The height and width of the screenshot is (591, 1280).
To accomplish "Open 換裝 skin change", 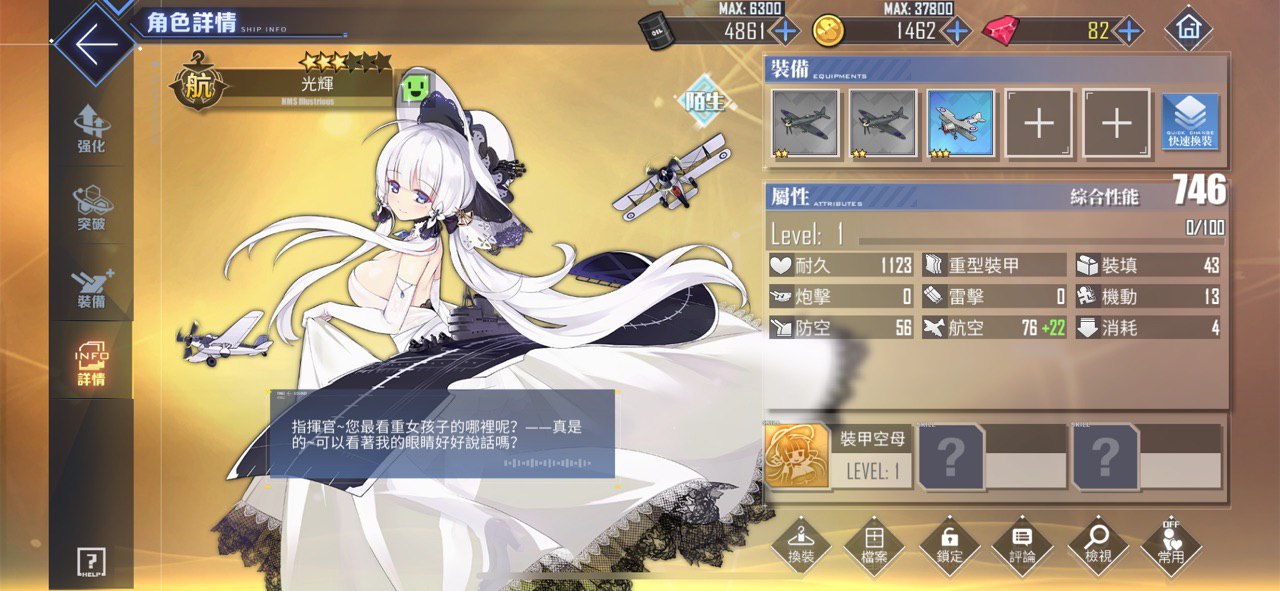I will [x=801, y=547].
